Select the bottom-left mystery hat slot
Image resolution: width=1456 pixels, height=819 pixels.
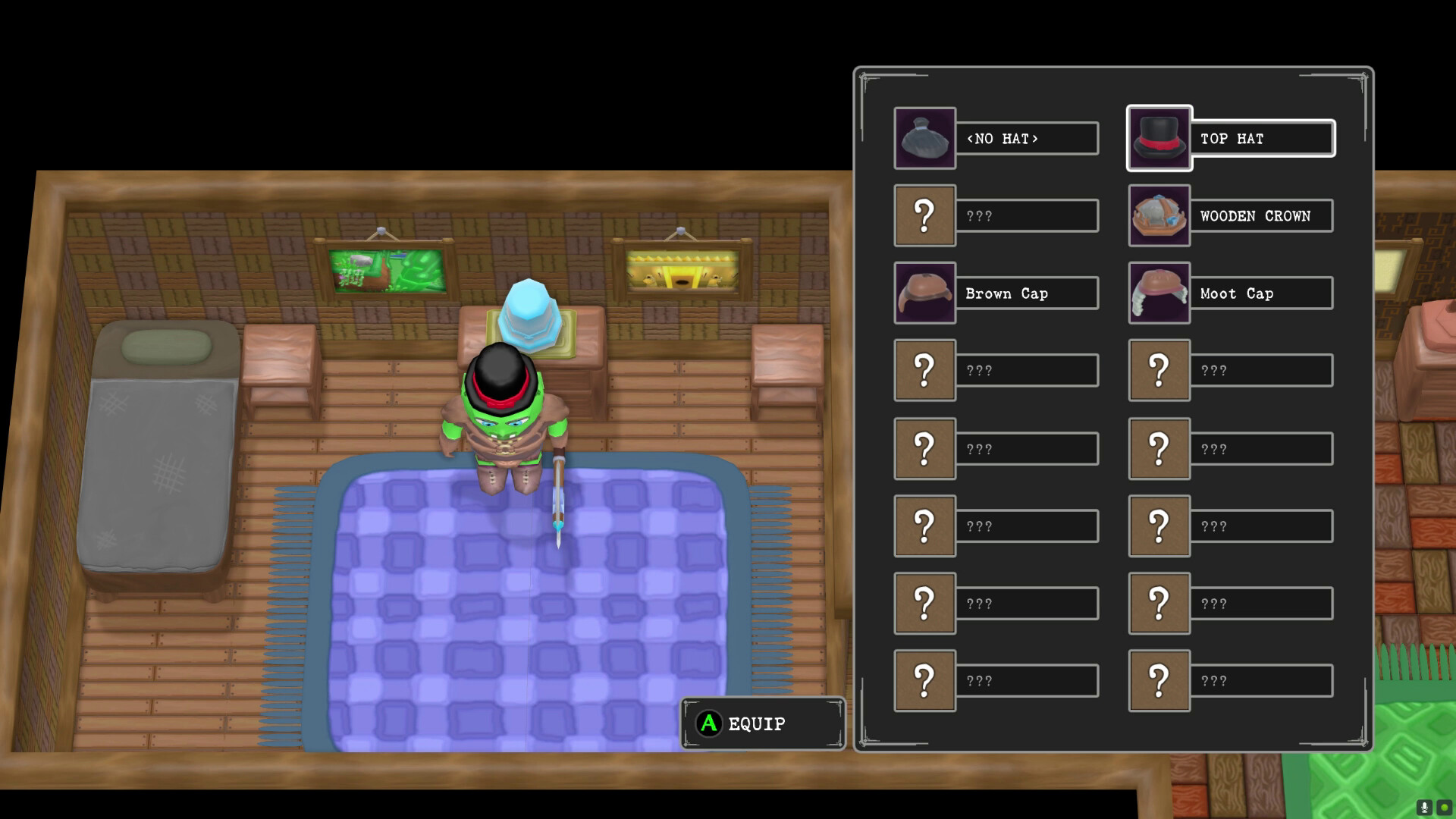[924, 679]
